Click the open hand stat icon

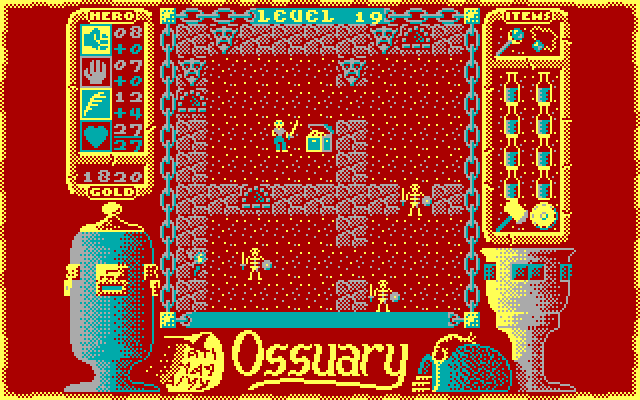(x=99, y=70)
